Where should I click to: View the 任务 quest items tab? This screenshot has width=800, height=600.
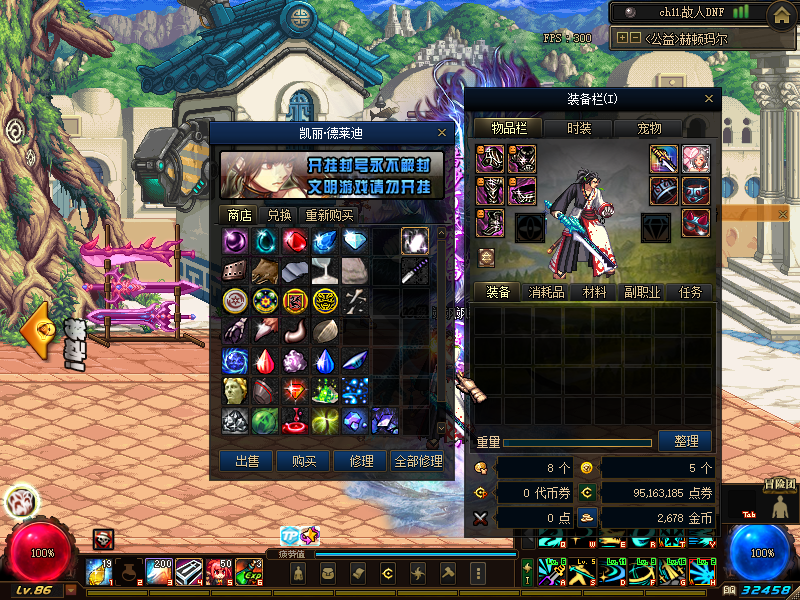[690, 292]
